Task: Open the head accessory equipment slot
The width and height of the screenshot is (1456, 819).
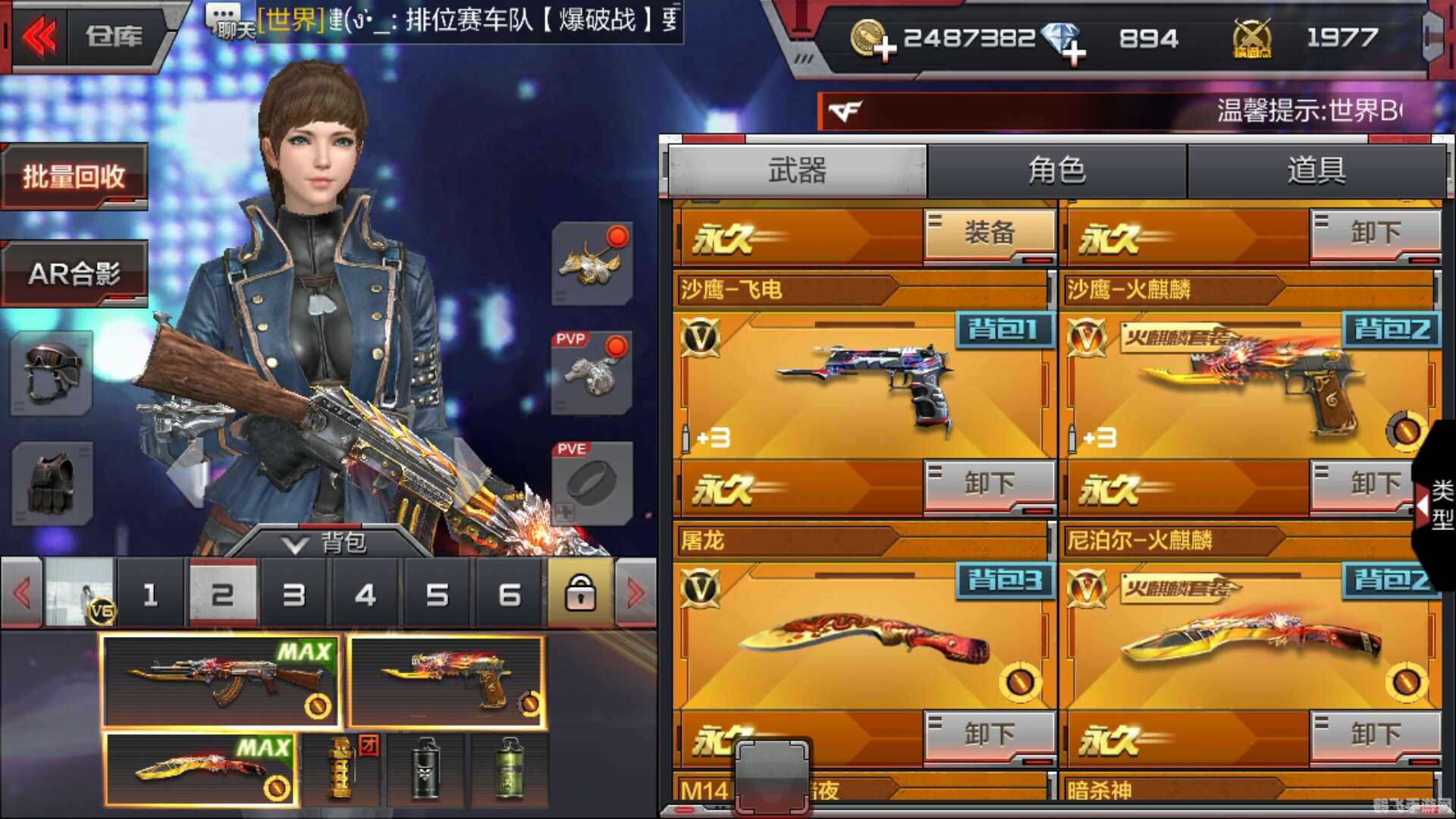Action: pos(591,265)
